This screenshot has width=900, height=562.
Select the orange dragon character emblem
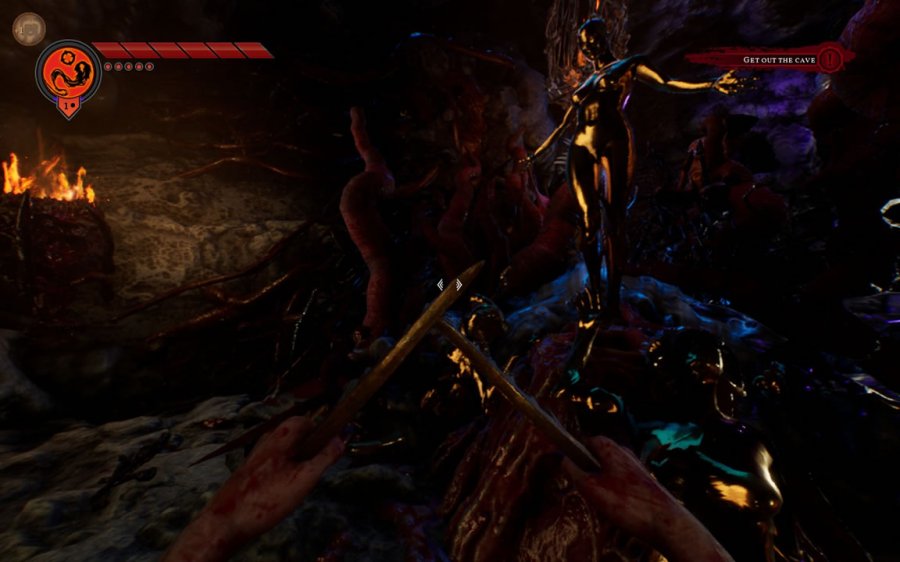68,71
